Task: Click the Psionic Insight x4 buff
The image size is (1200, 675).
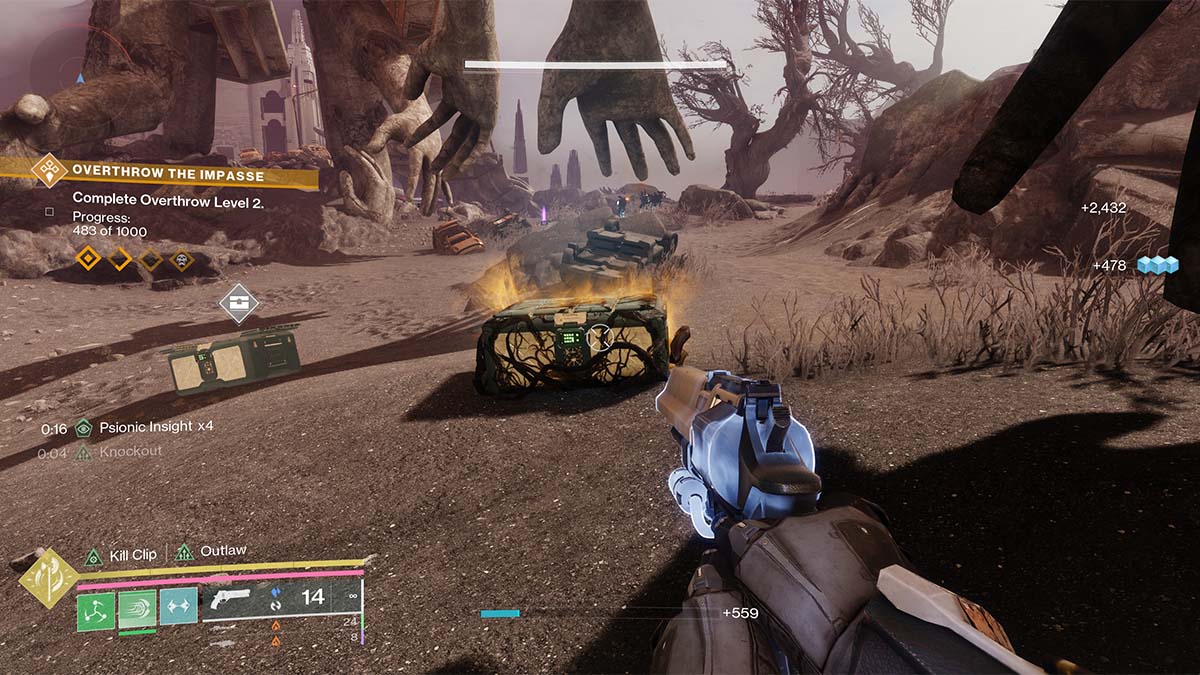Action: coord(148,427)
